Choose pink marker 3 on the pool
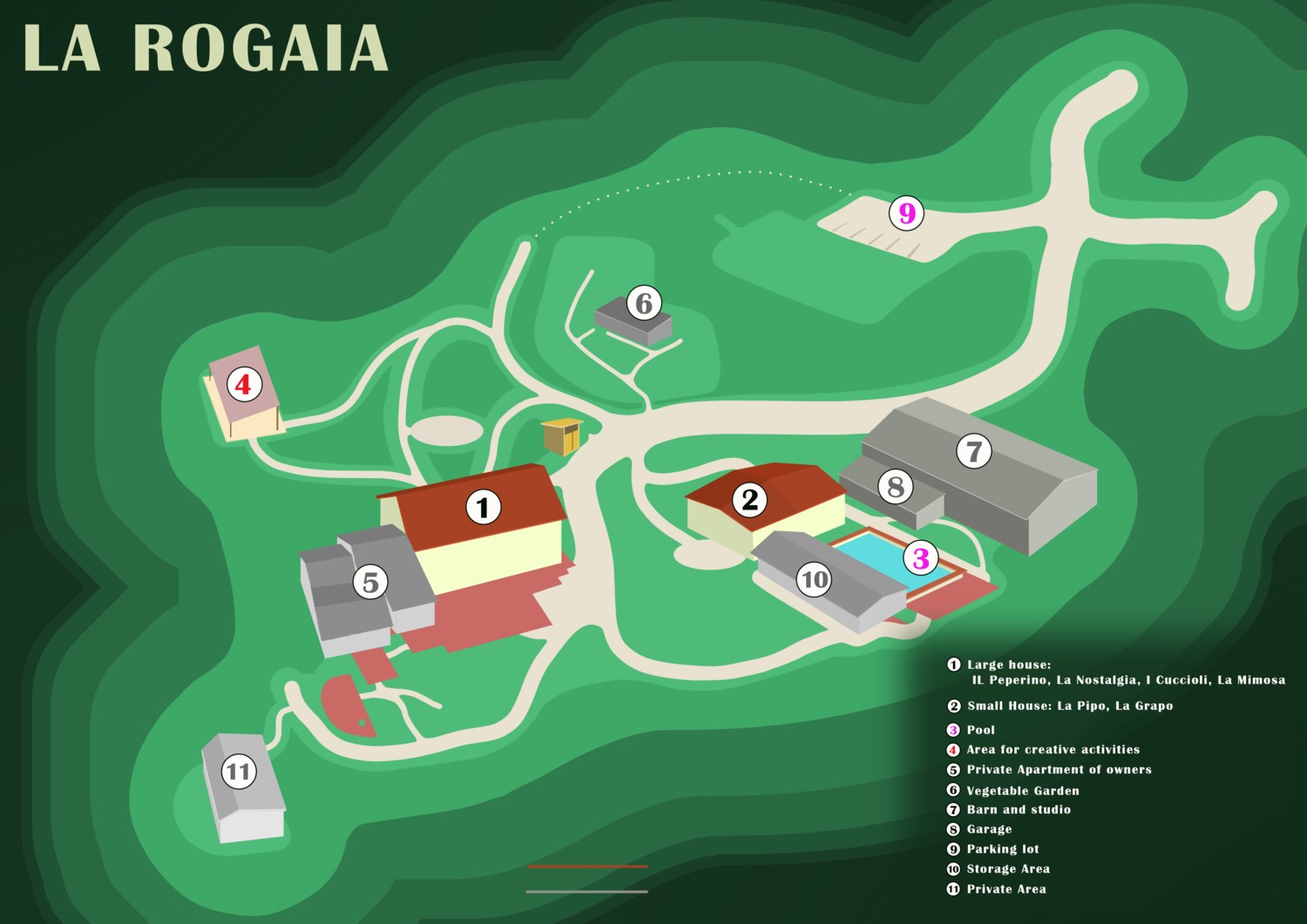1307x924 pixels. point(920,557)
